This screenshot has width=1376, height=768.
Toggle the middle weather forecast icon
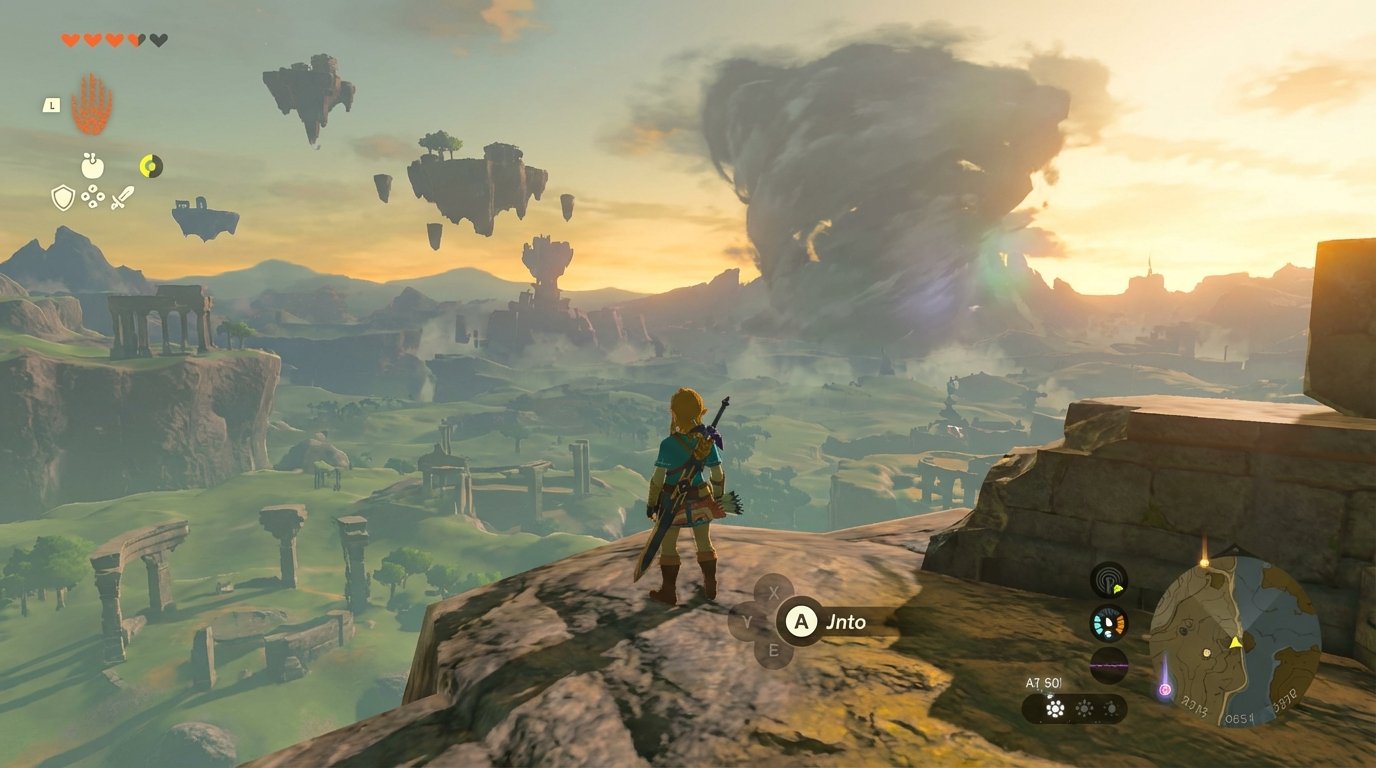click(x=1084, y=706)
